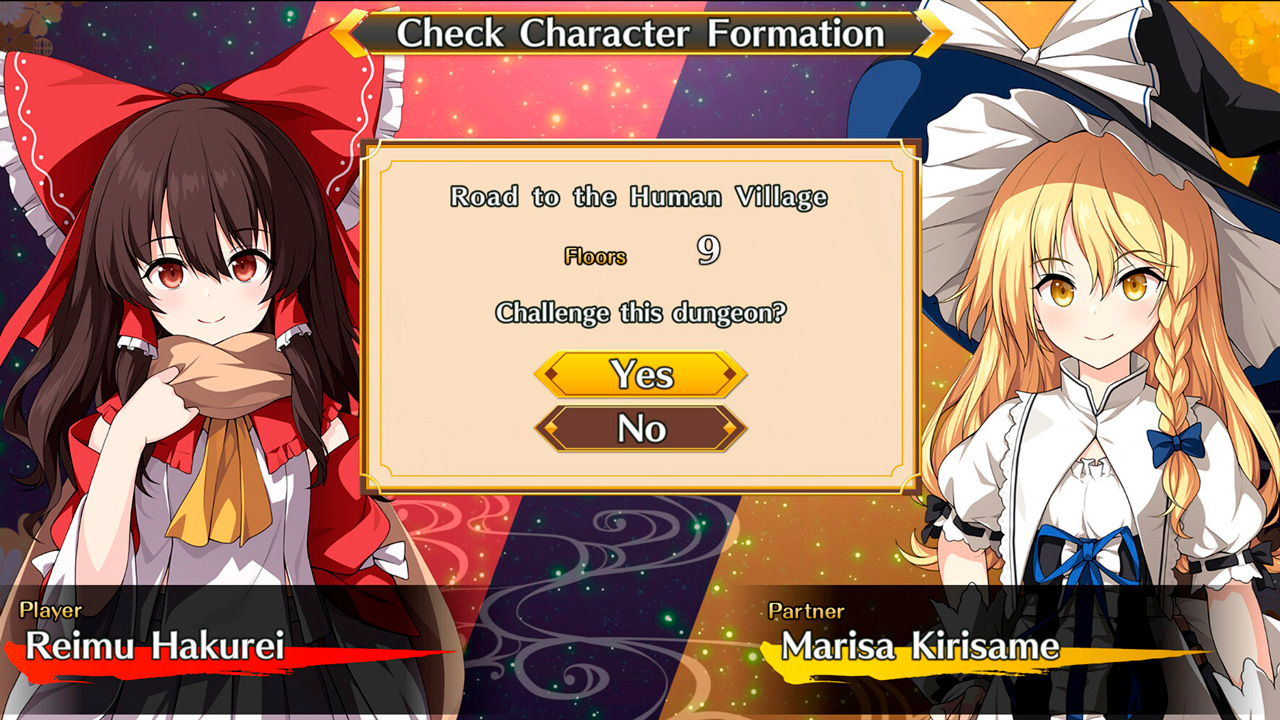The width and height of the screenshot is (1280, 720).
Task: Click the Check Character Formation title banner
Action: click(640, 33)
